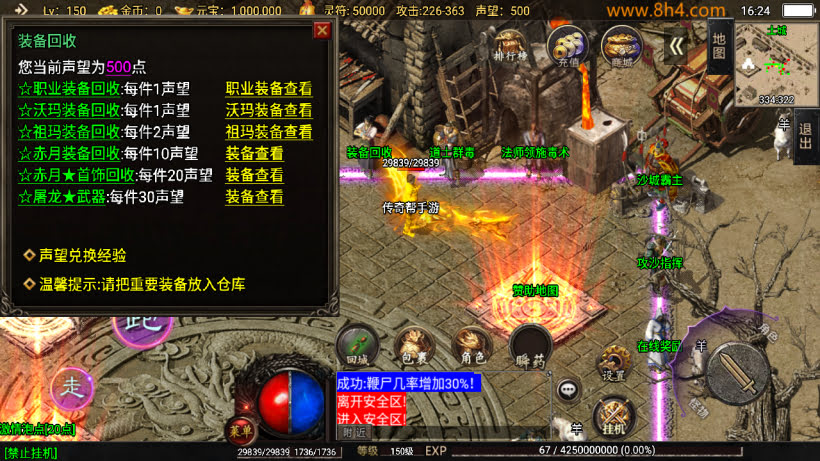The image size is (820, 461).
Task: Click the 土城 minimap
Action: coord(775,62)
